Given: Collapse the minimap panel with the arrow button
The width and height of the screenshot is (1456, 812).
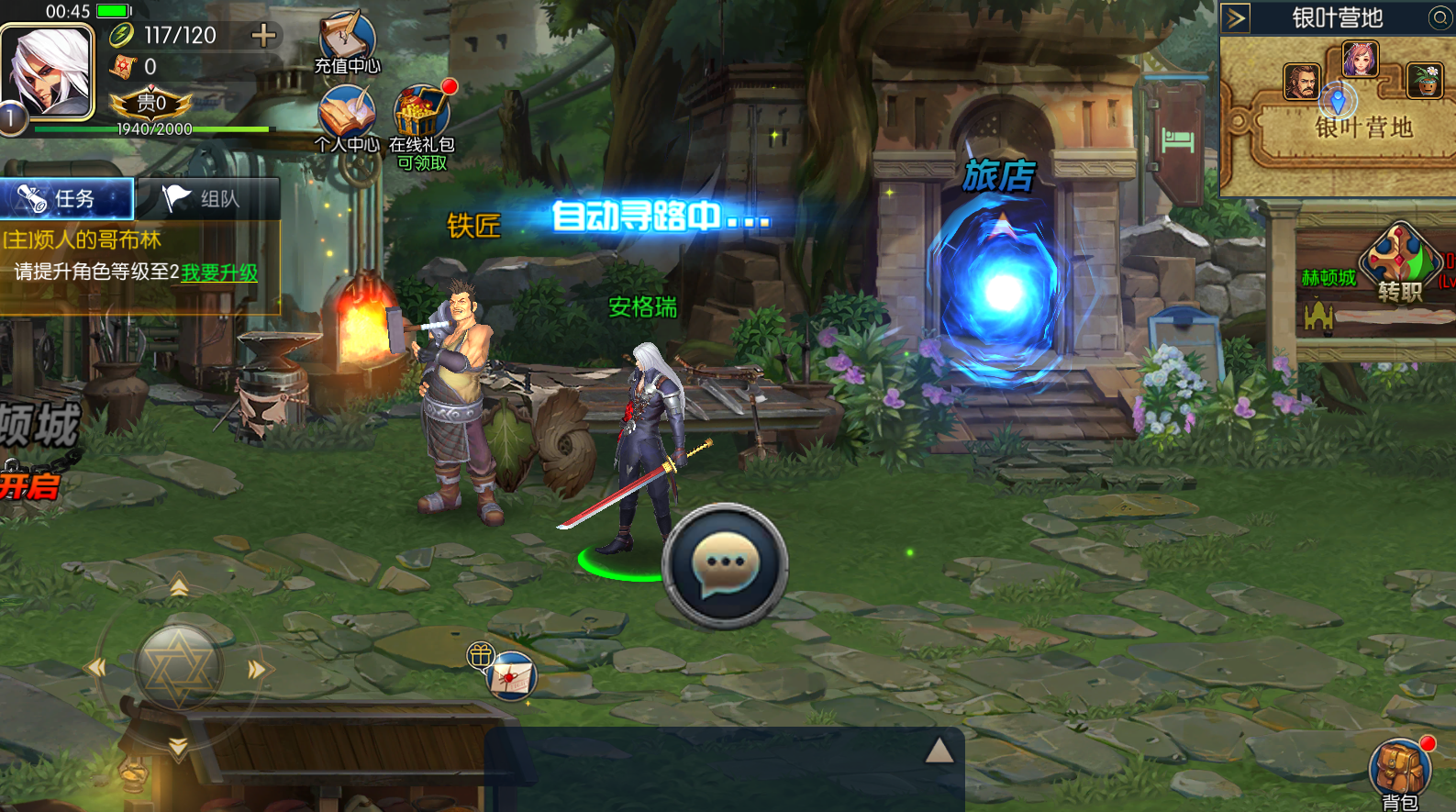Looking at the screenshot, I should 1237,18.
